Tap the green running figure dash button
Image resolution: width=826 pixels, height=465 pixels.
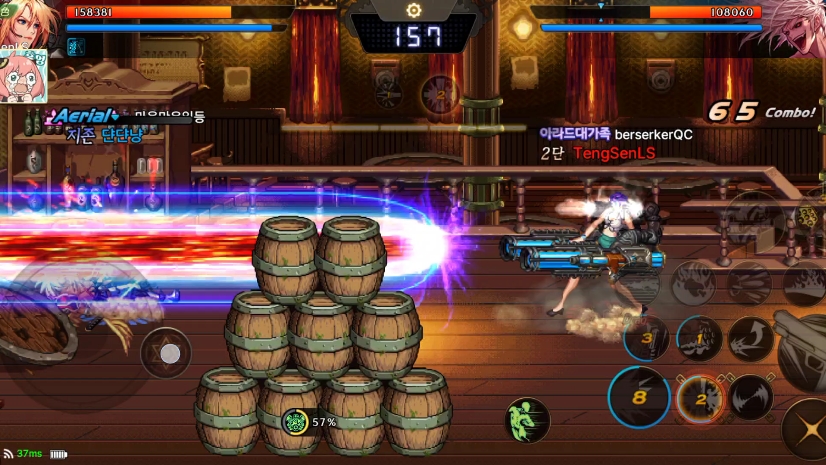(526, 420)
